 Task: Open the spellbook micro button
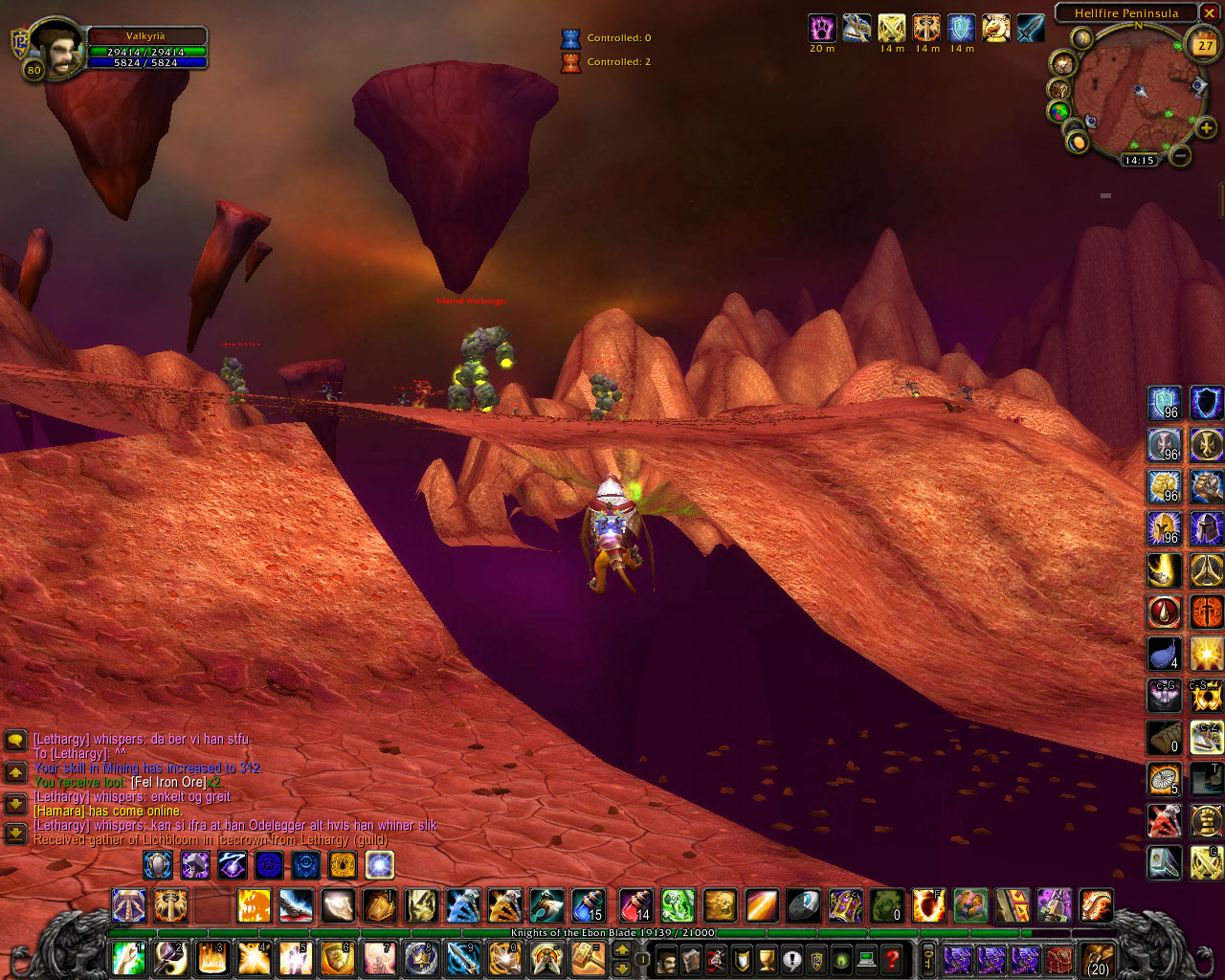coord(692,958)
